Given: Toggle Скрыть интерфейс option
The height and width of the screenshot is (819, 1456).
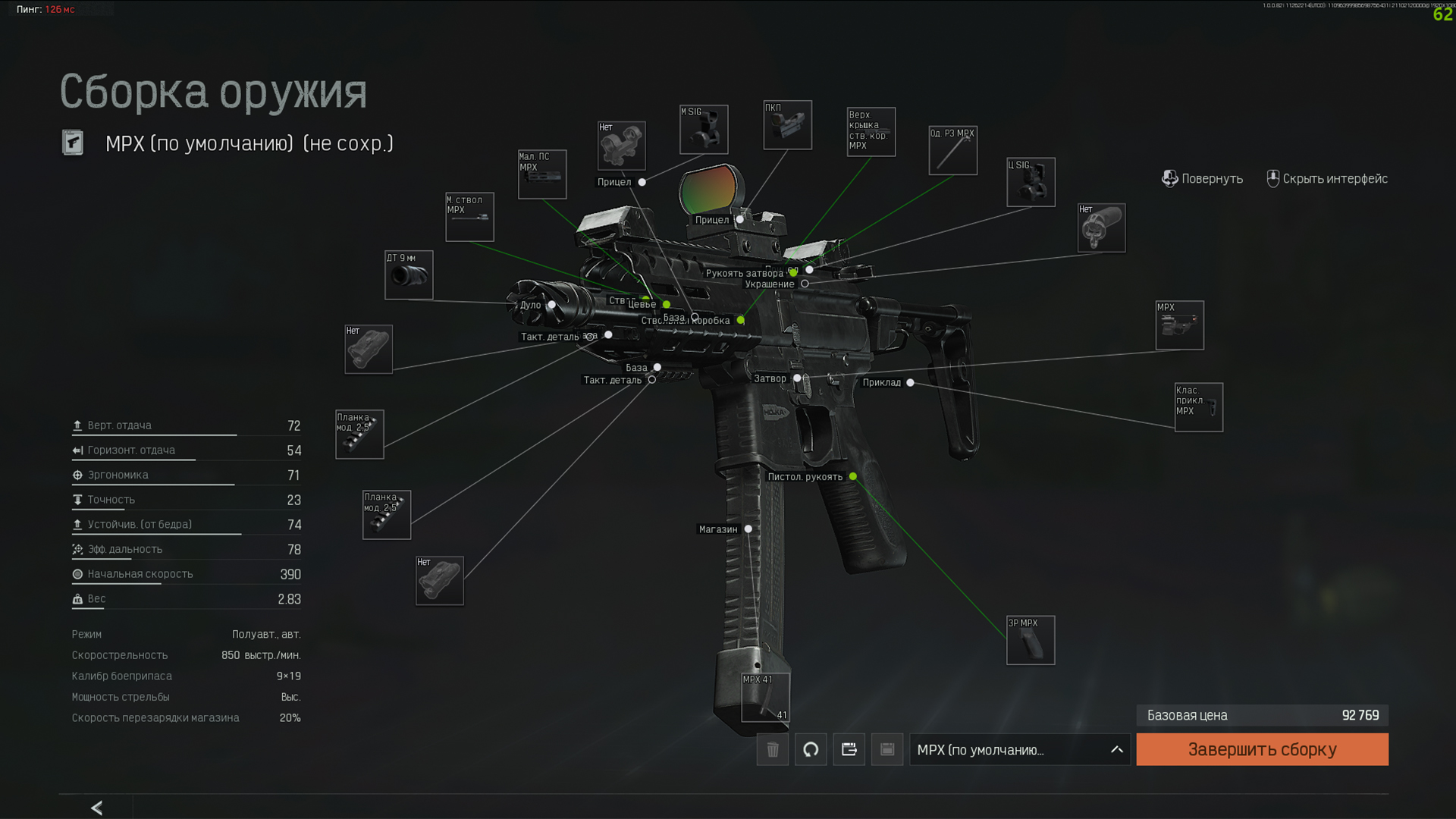Looking at the screenshot, I should [1327, 179].
